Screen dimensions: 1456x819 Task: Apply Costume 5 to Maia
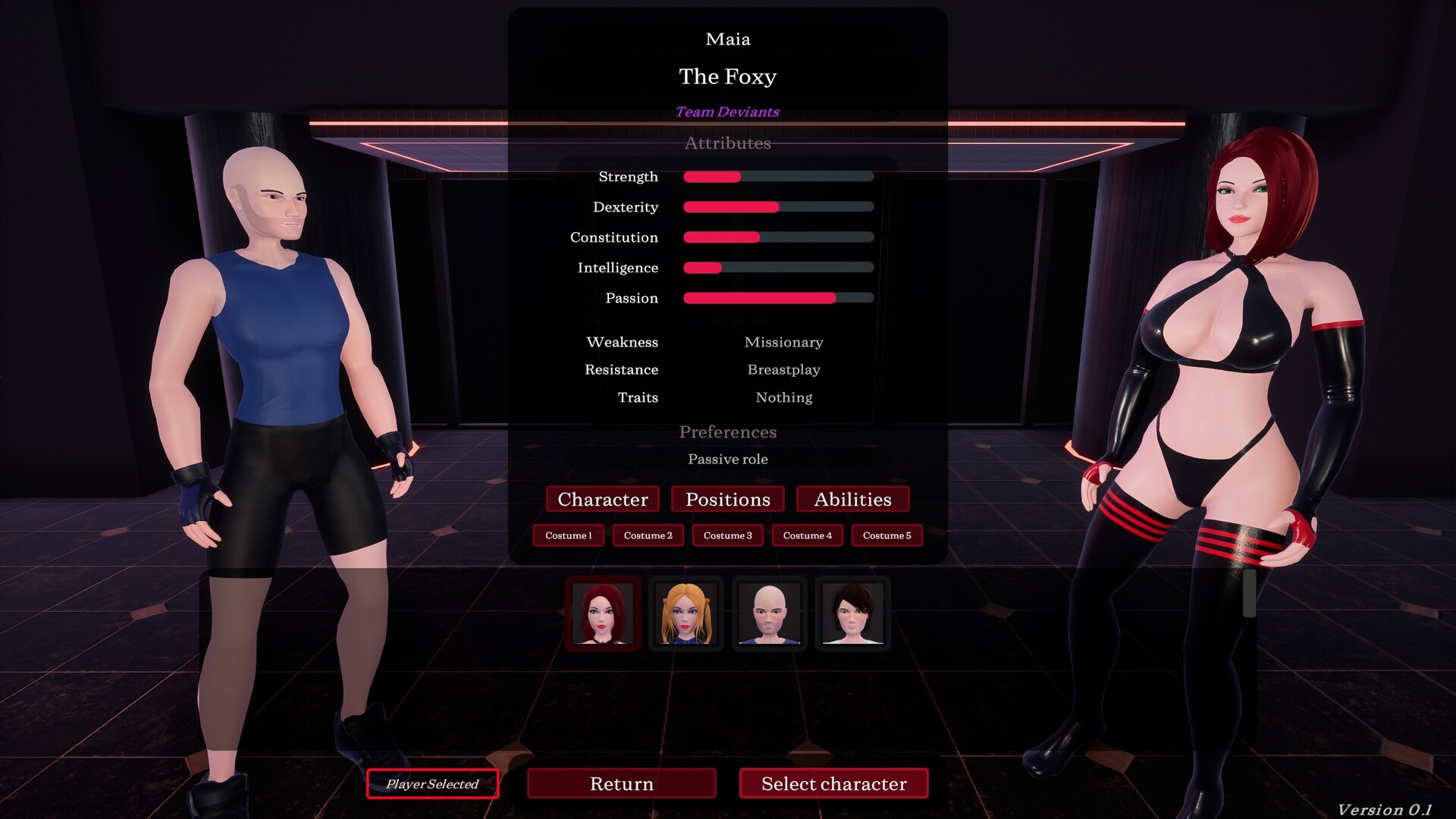pyautogui.click(x=886, y=535)
